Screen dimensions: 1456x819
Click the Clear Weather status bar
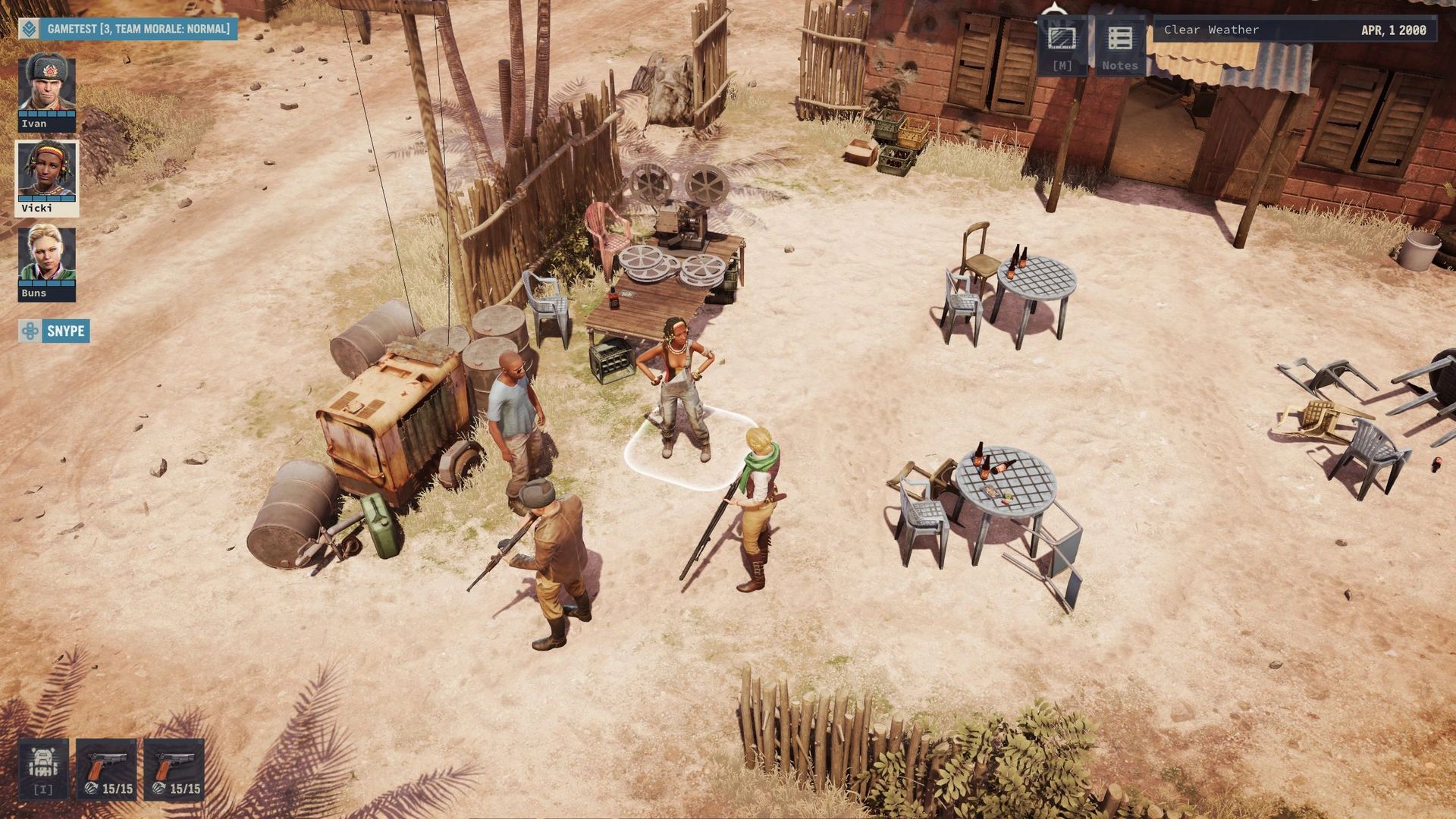coord(1213,30)
